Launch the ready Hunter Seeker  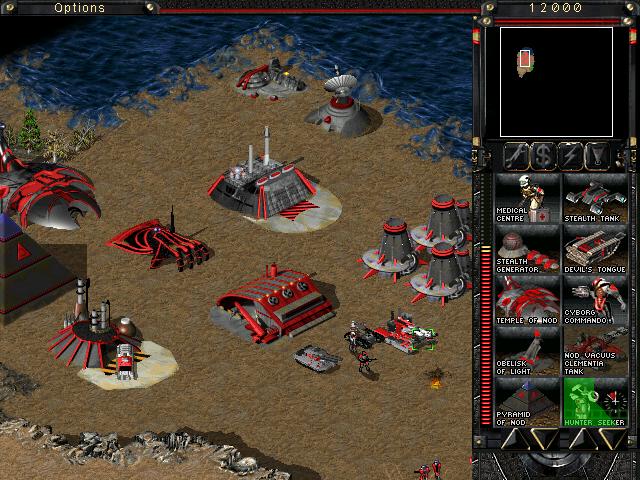pyautogui.click(x=594, y=402)
